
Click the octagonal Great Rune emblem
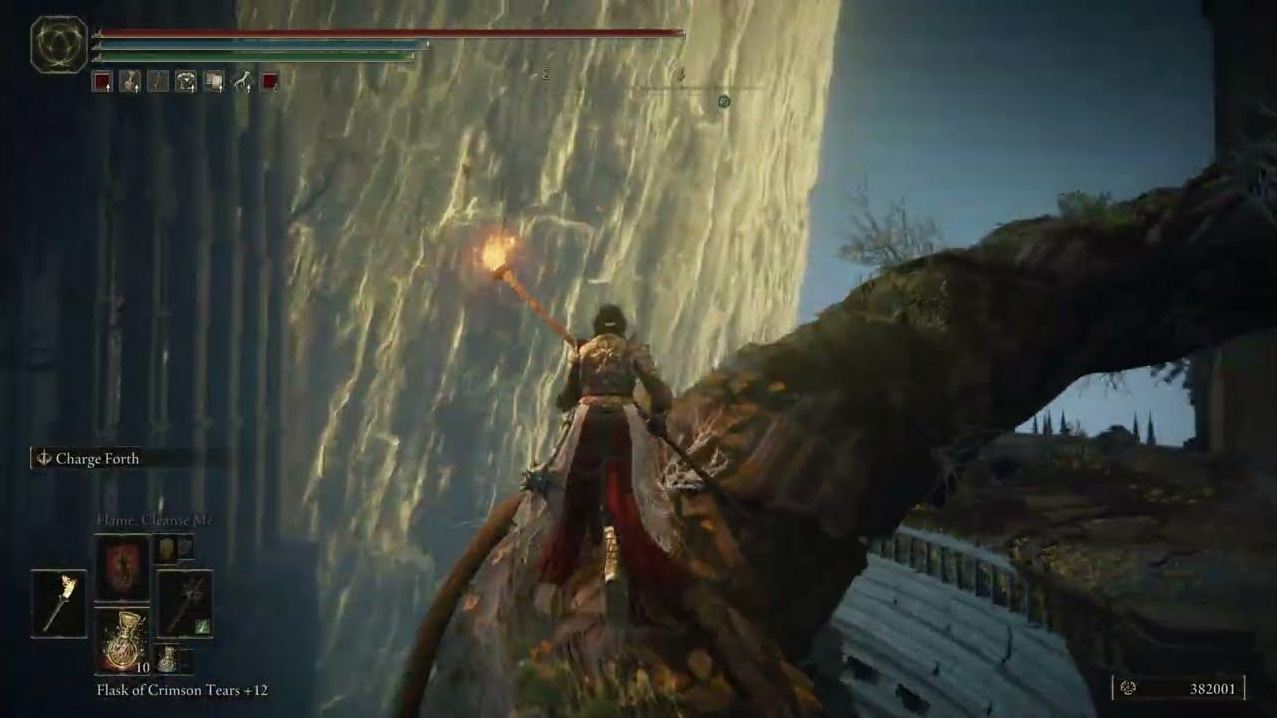[59, 44]
